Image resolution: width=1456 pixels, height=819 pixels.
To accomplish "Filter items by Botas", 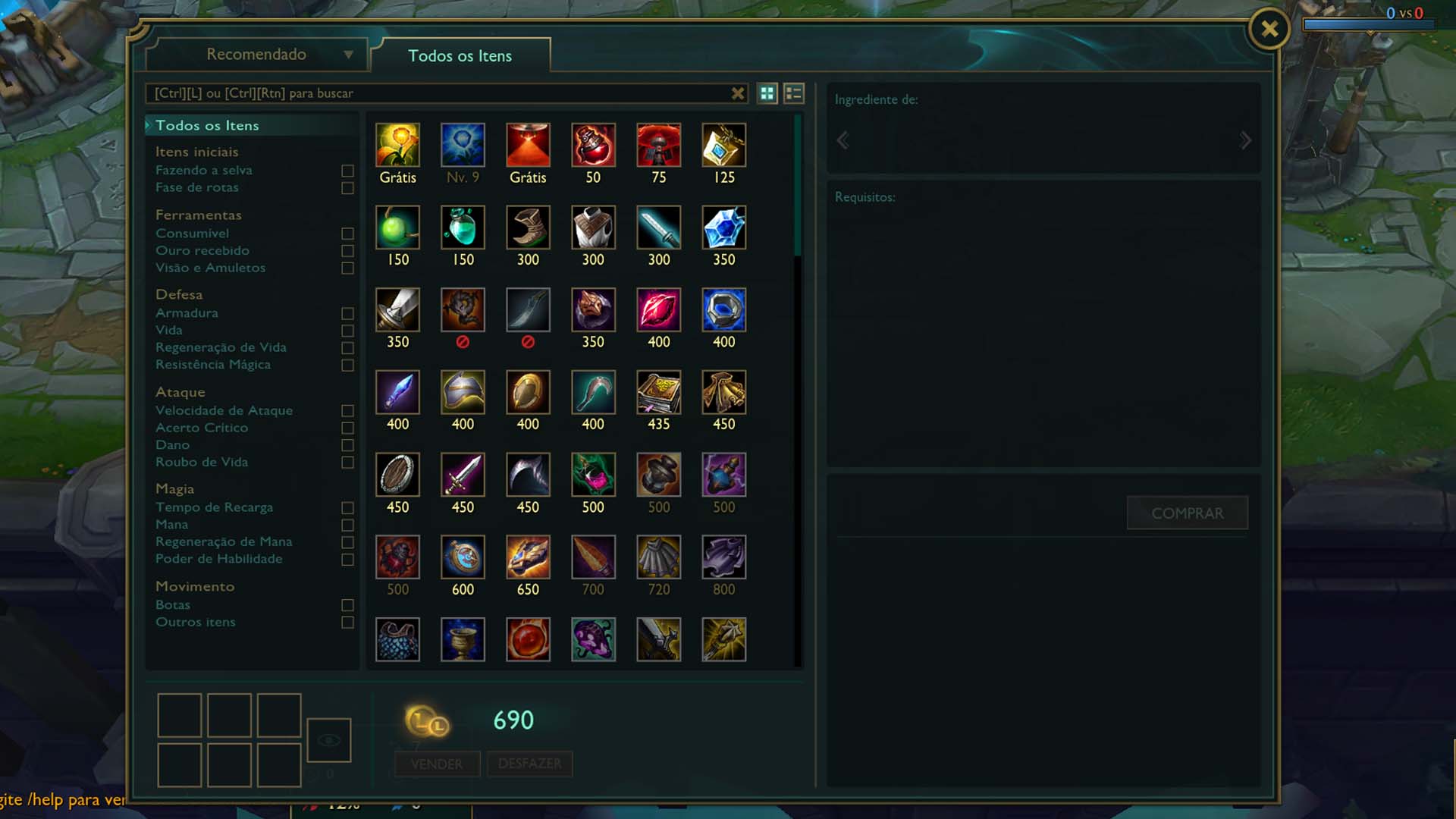I will [347, 605].
